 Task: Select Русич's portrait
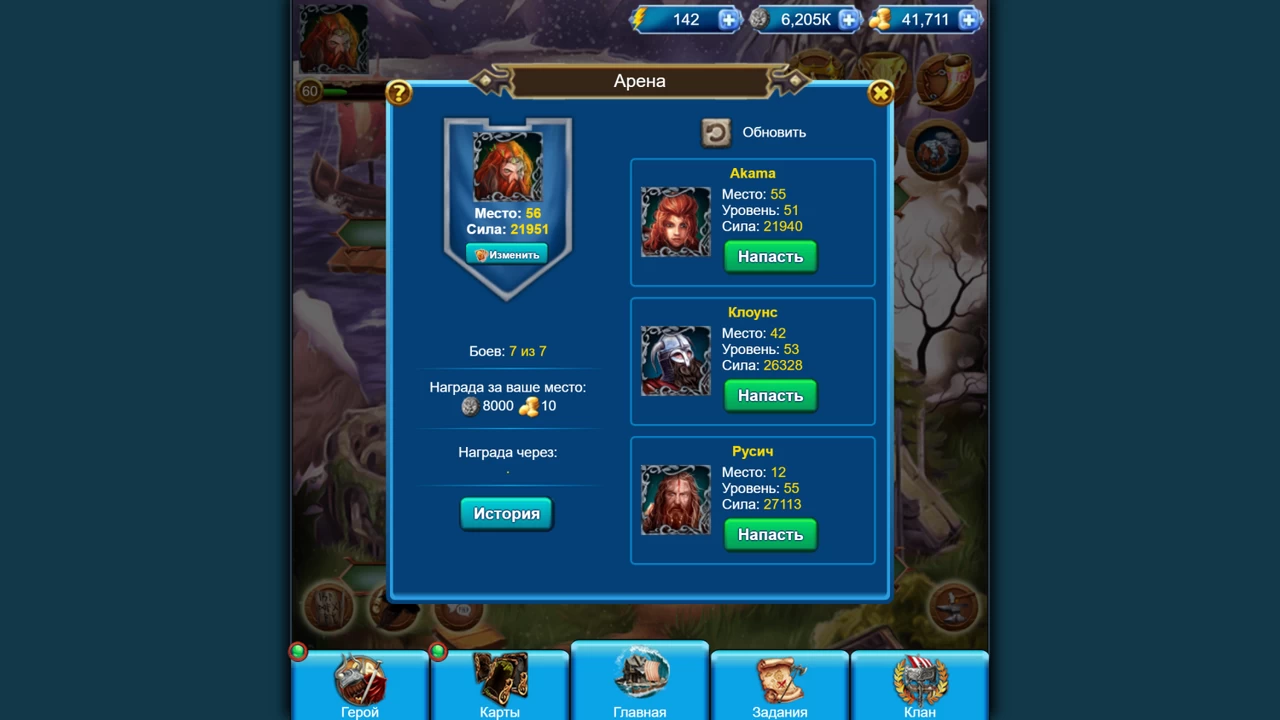(676, 499)
